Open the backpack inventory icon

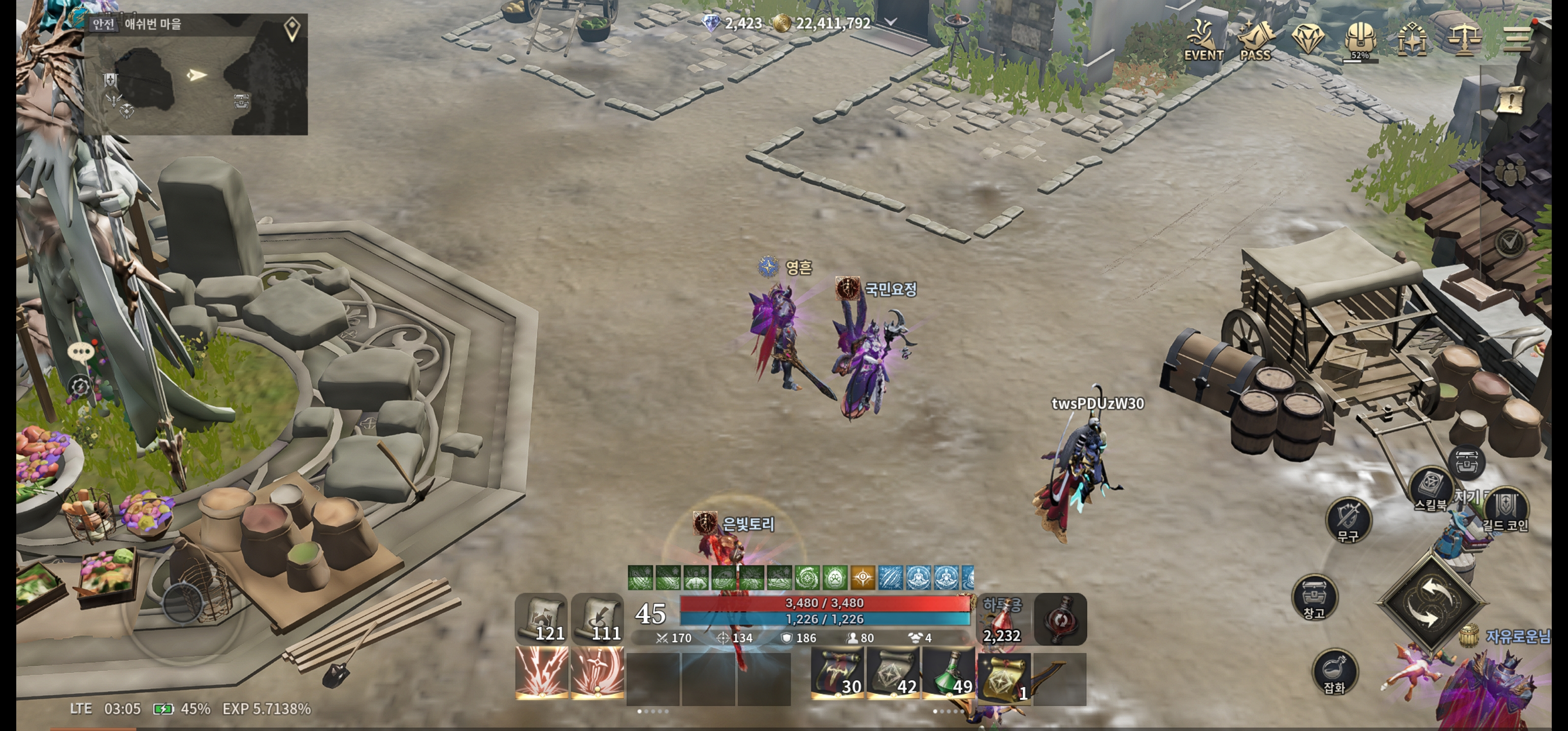1360,39
